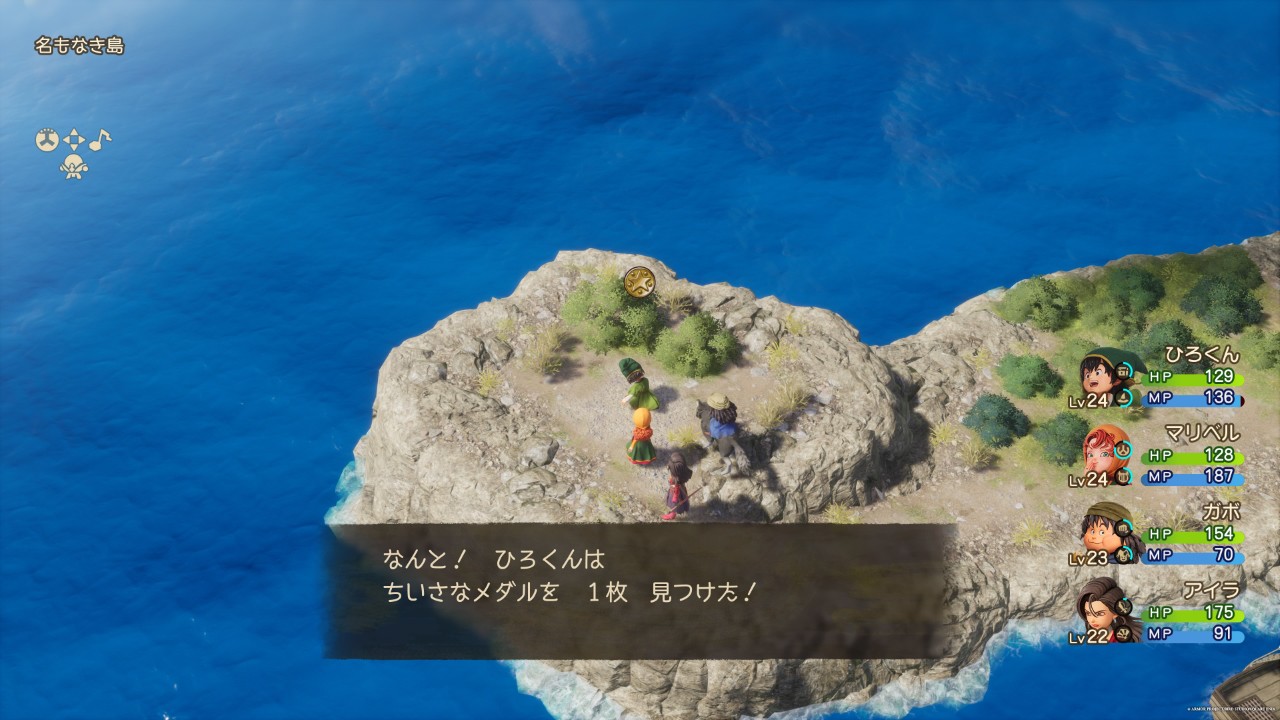Choose アイラ's party portrait
1280x720 pixels.
pyautogui.click(x=1105, y=611)
